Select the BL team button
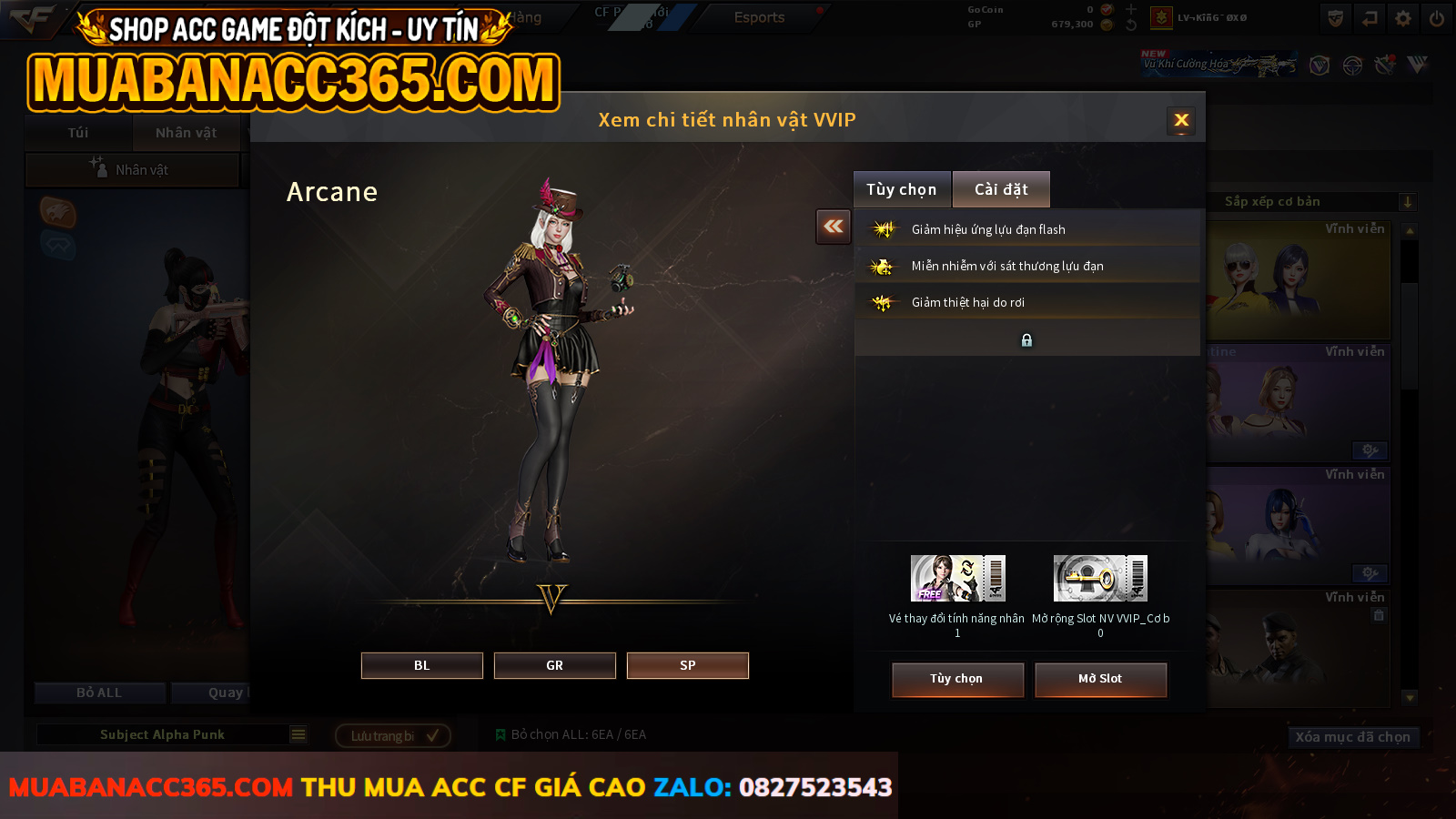Image resolution: width=1456 pixels, height=819 pixels. coord(421,665)
